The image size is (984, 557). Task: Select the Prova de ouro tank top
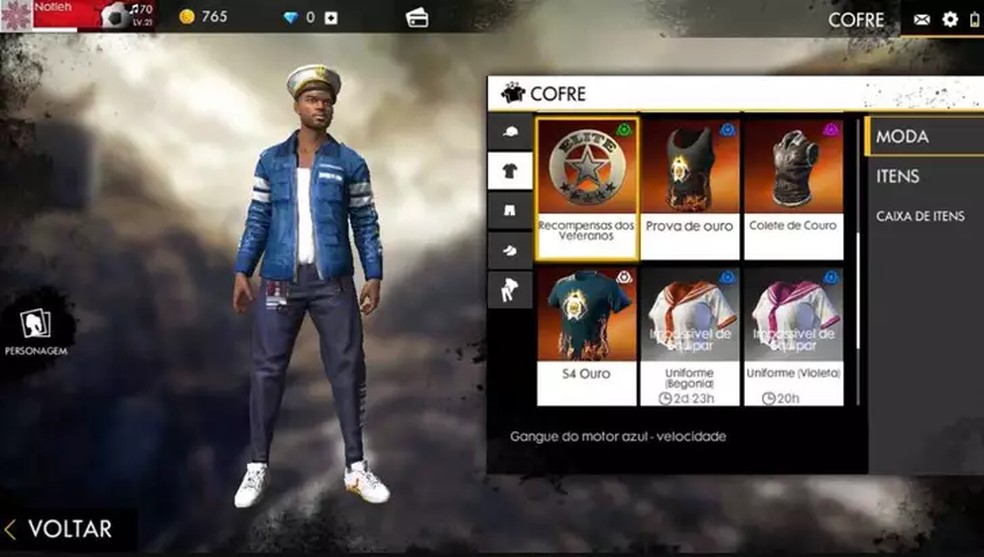pyautogui.click(x=689, y=189)
